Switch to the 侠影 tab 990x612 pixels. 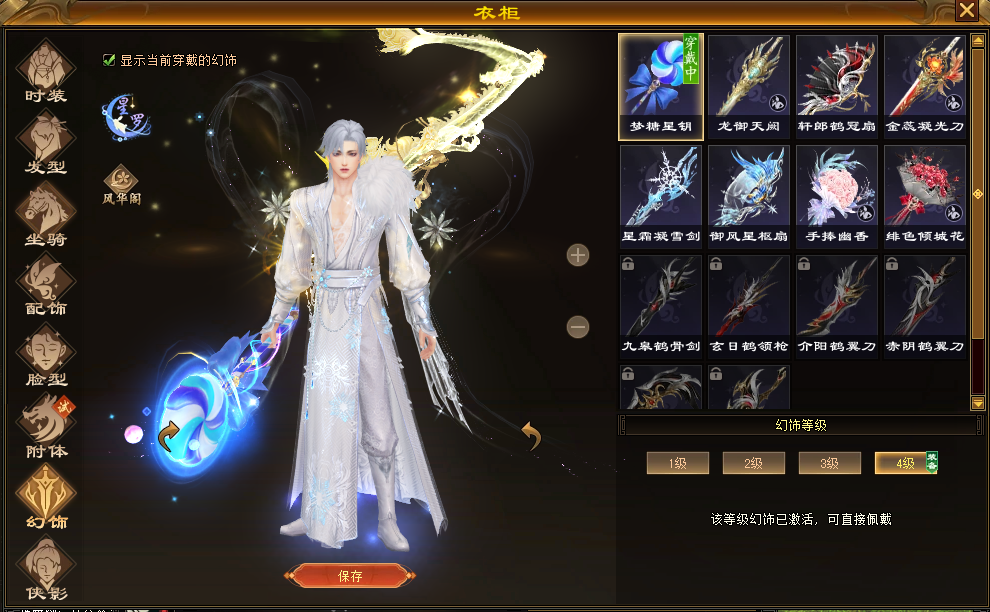pyautogui.click(x=46, y=568)
